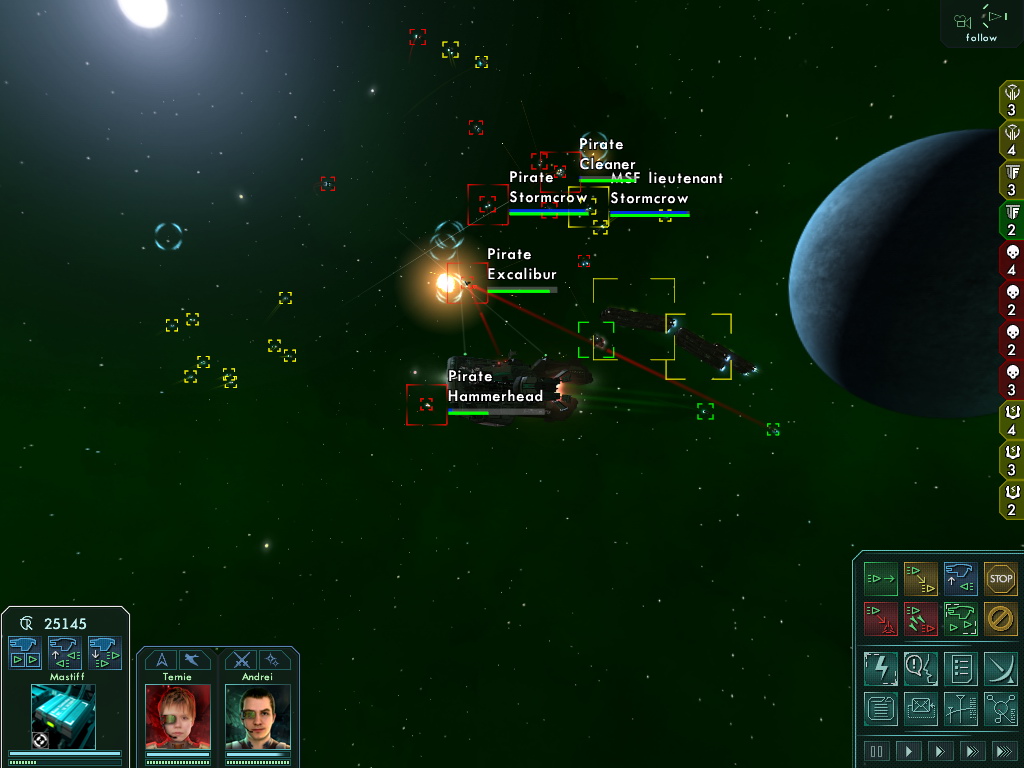The width and height of the screenshot is (1024, 768).
Task: Select pilot Andrei's portrait
Action: pos(257,716)
